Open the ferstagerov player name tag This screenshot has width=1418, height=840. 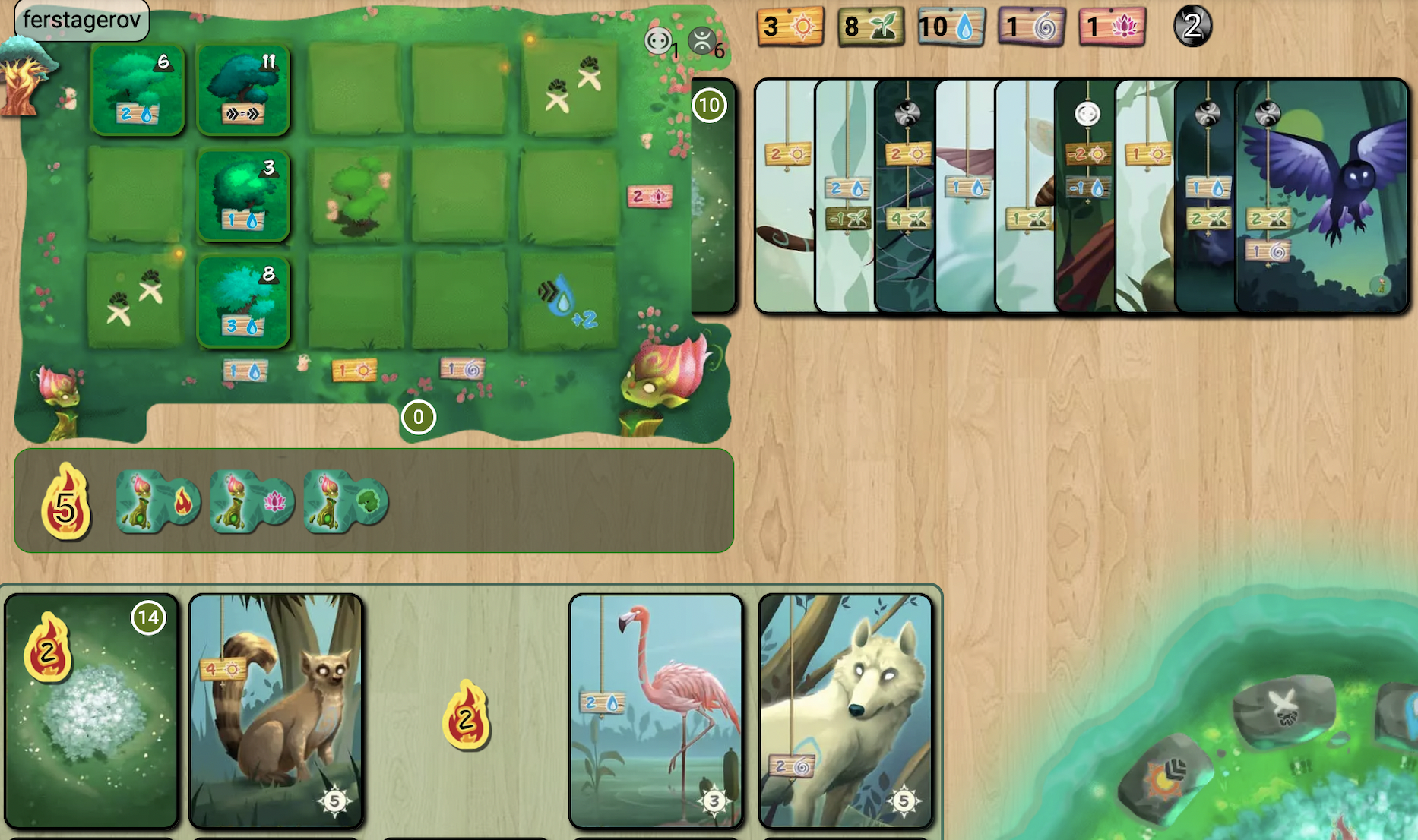(x=81, y=20)
